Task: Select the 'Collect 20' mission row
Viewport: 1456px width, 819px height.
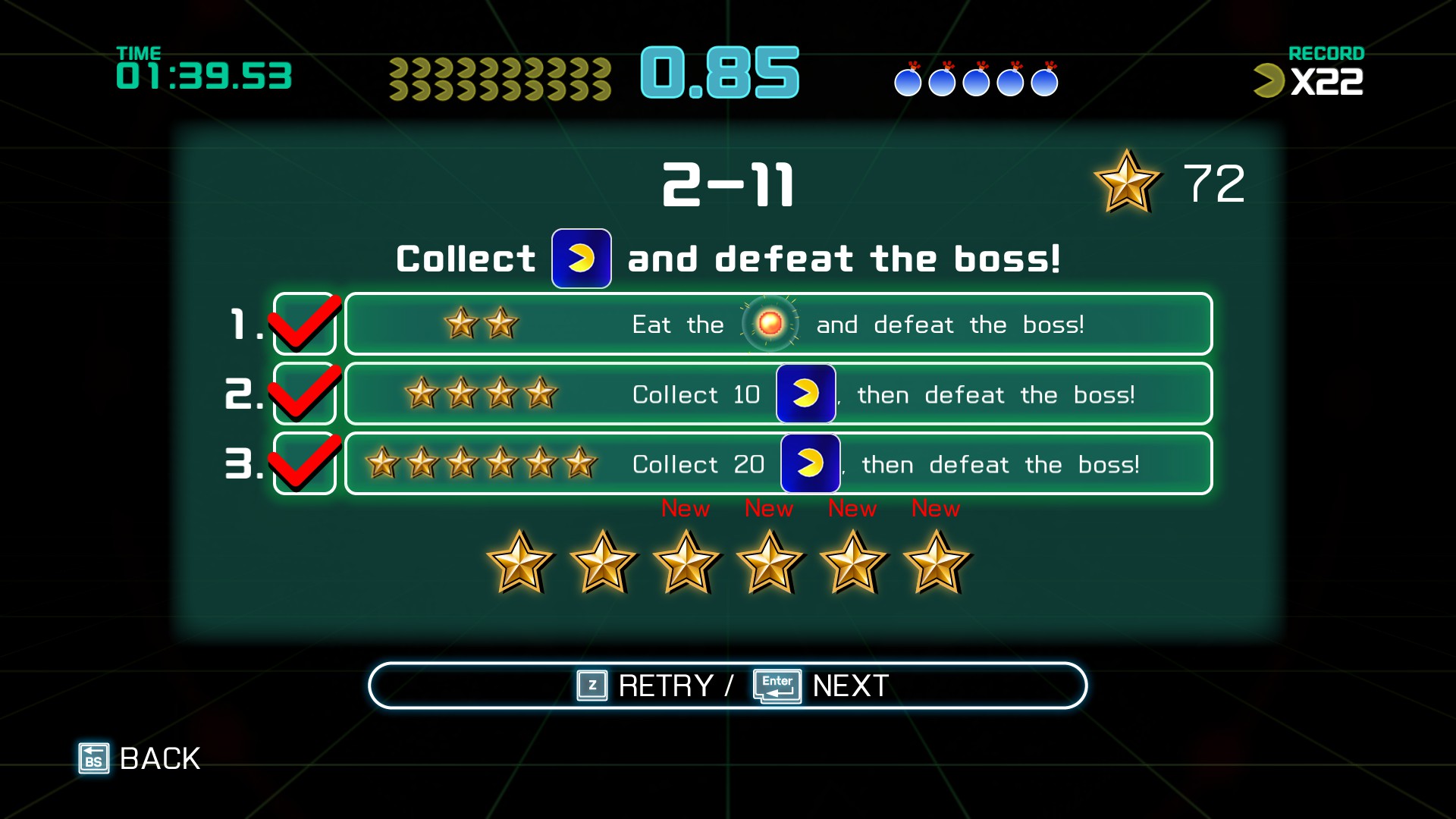Action: pyautogui.click(x=778, y=464)
